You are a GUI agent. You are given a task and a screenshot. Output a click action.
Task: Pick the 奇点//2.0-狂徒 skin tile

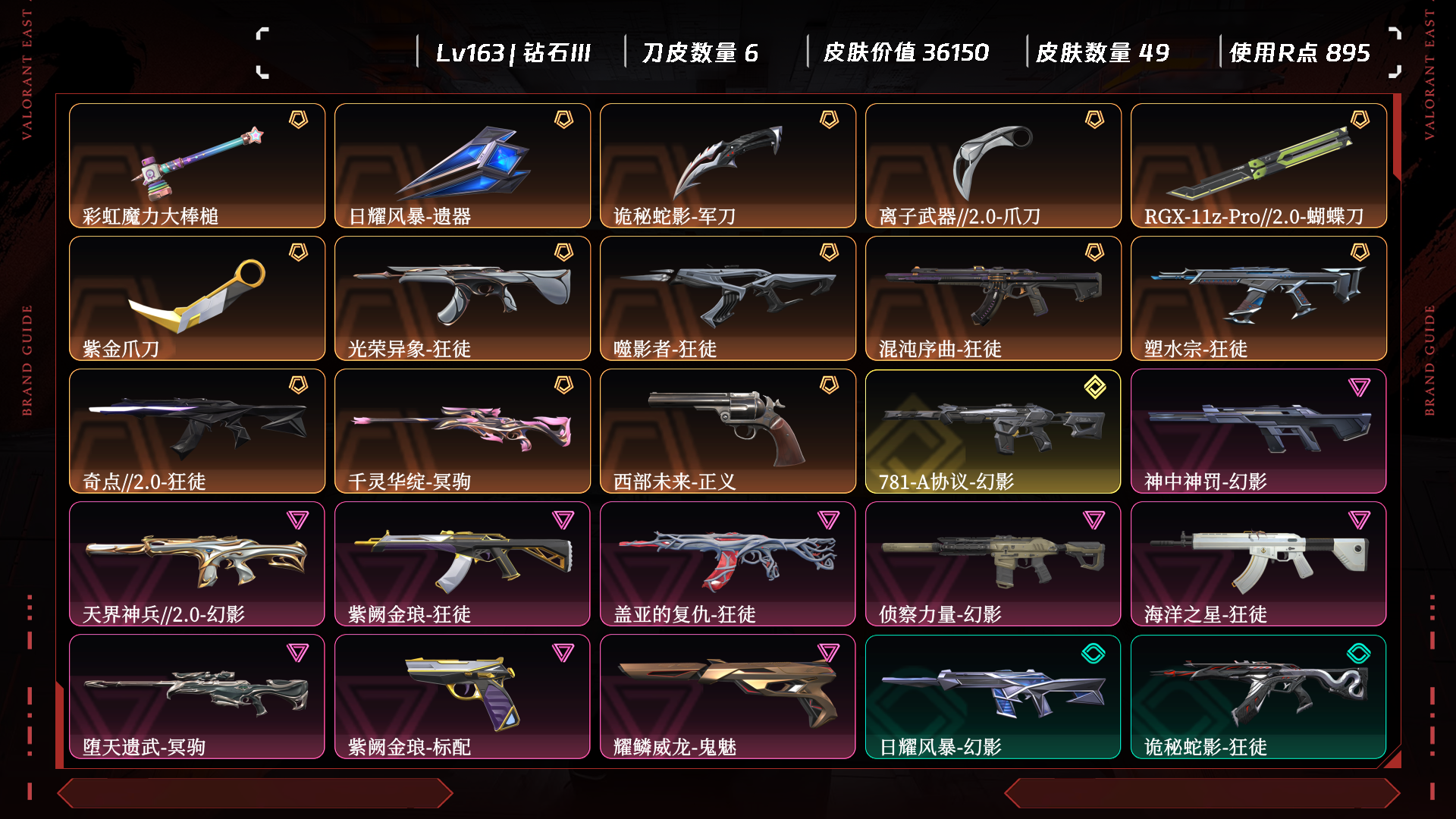coord(197,431)
